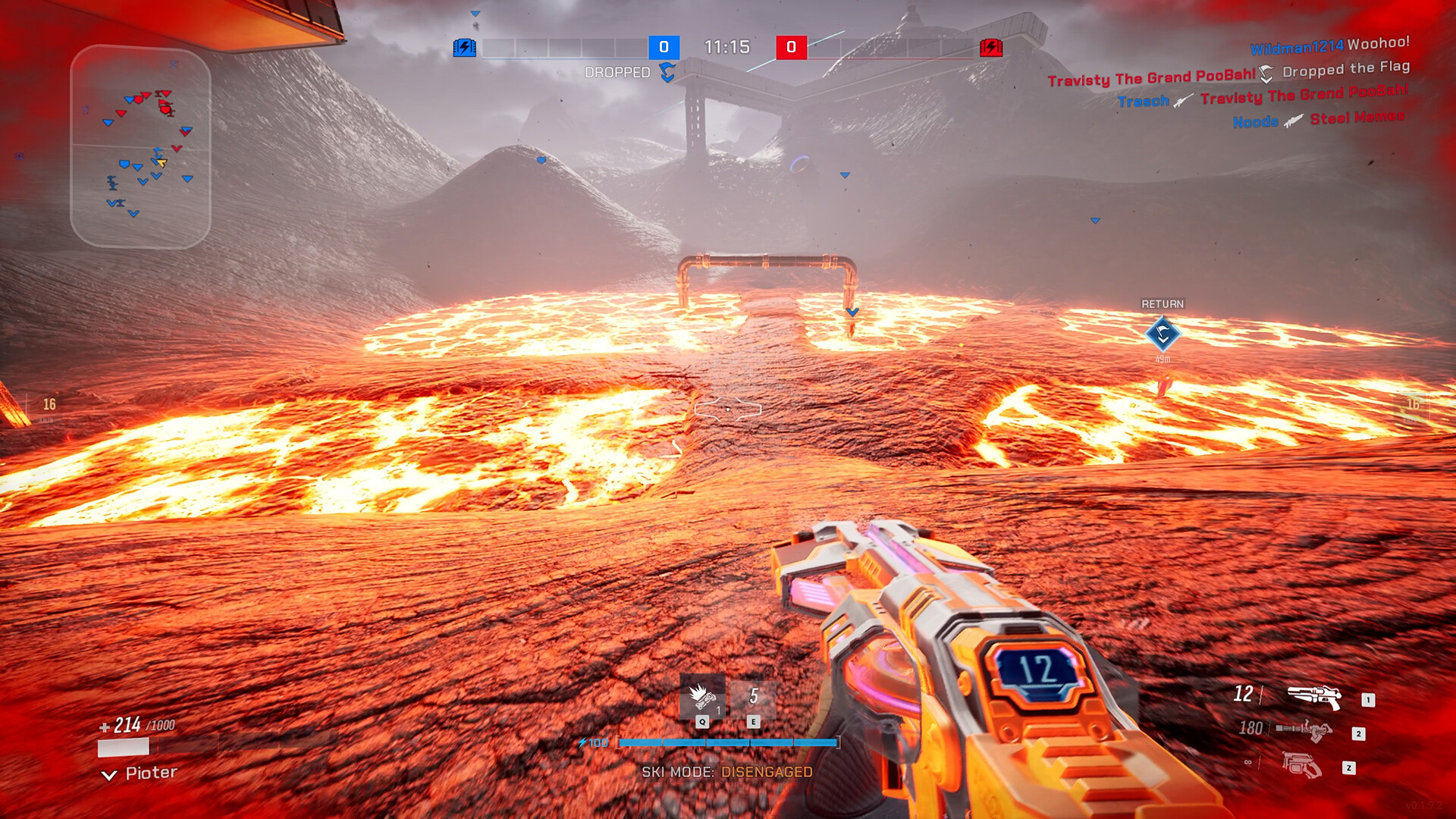Select the blue team flag generator icon
The image size is (1456, 819).
coord(464,46)
